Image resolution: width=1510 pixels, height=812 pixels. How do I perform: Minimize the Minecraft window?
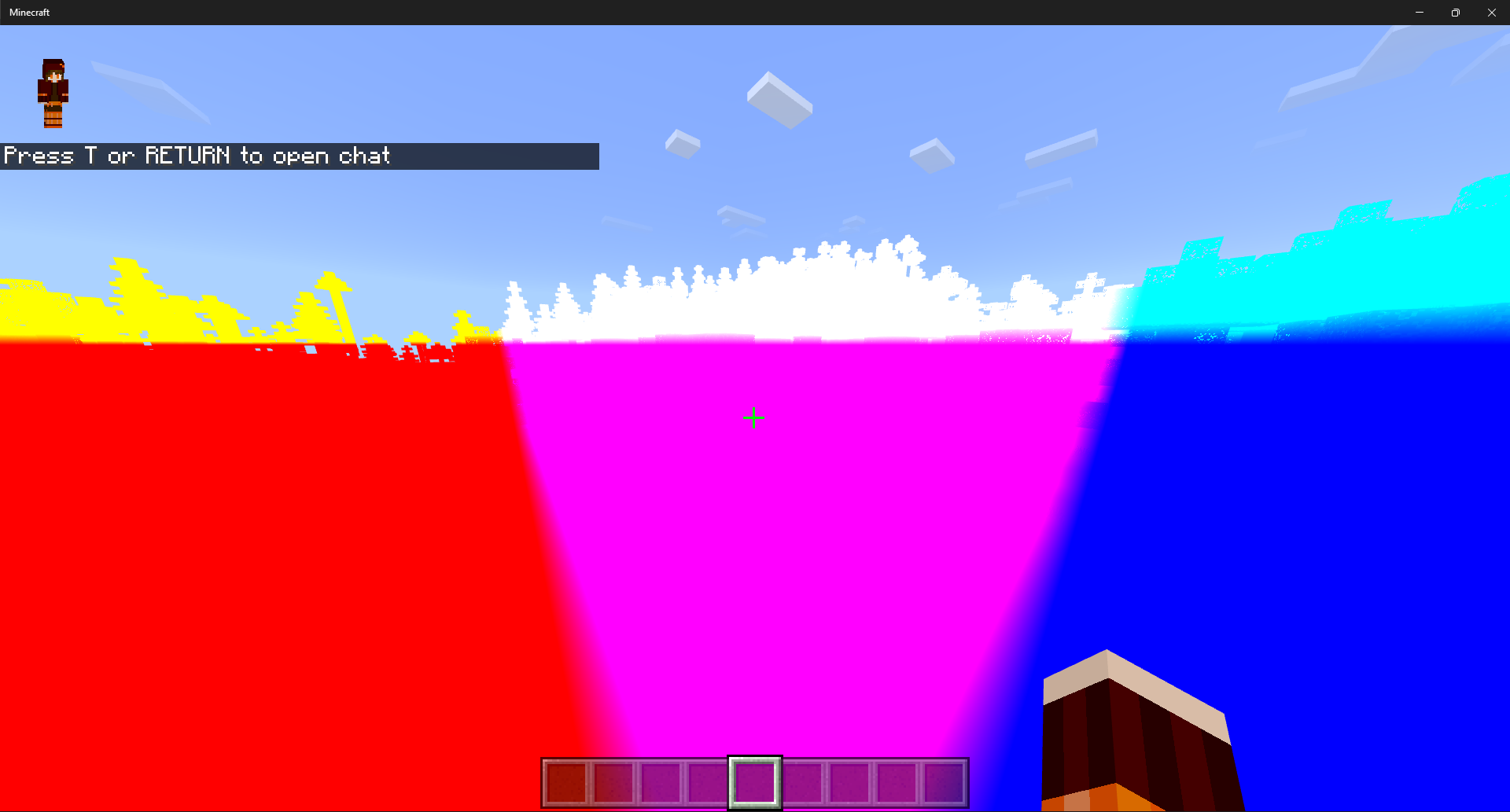click(1420, 13)
